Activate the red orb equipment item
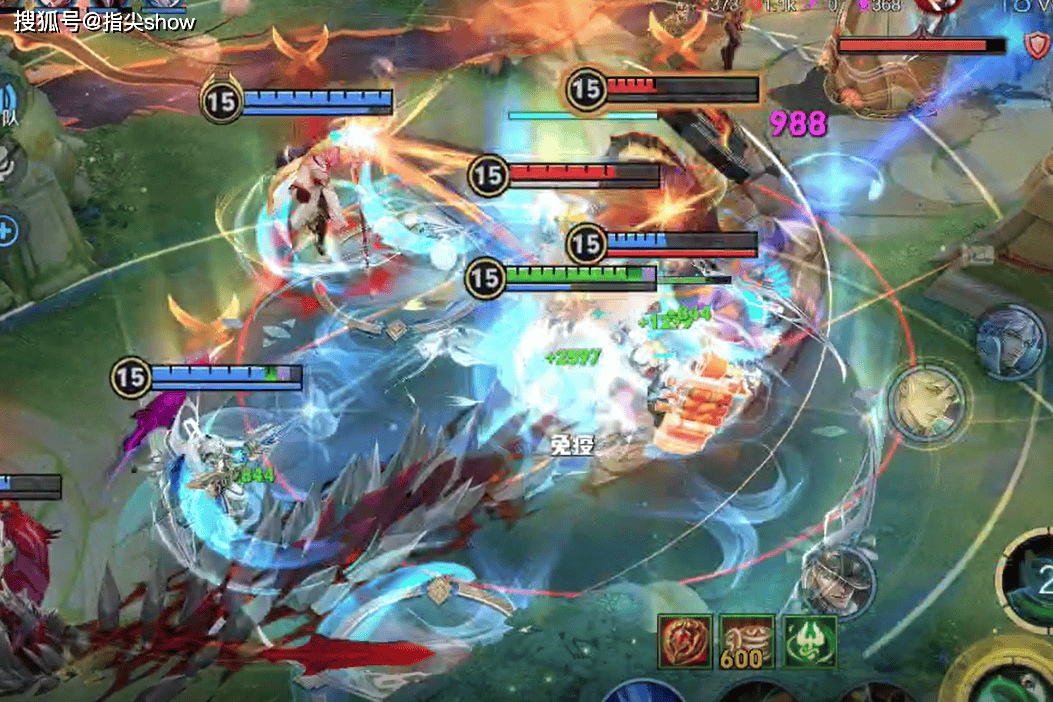Screen dimensions: 1053x702 [684, 642]
